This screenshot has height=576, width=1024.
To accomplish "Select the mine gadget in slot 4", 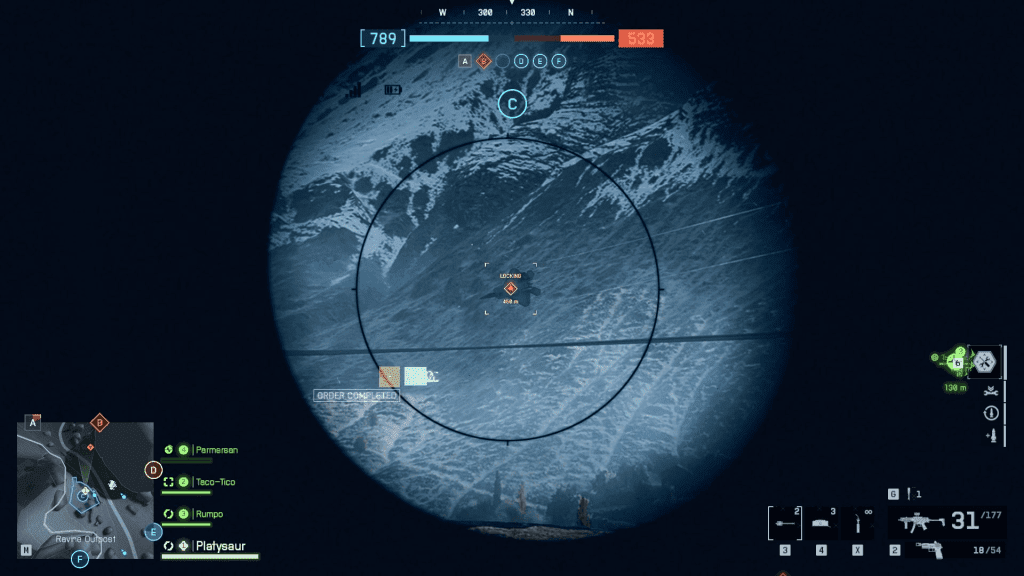I will pos(821,523).
